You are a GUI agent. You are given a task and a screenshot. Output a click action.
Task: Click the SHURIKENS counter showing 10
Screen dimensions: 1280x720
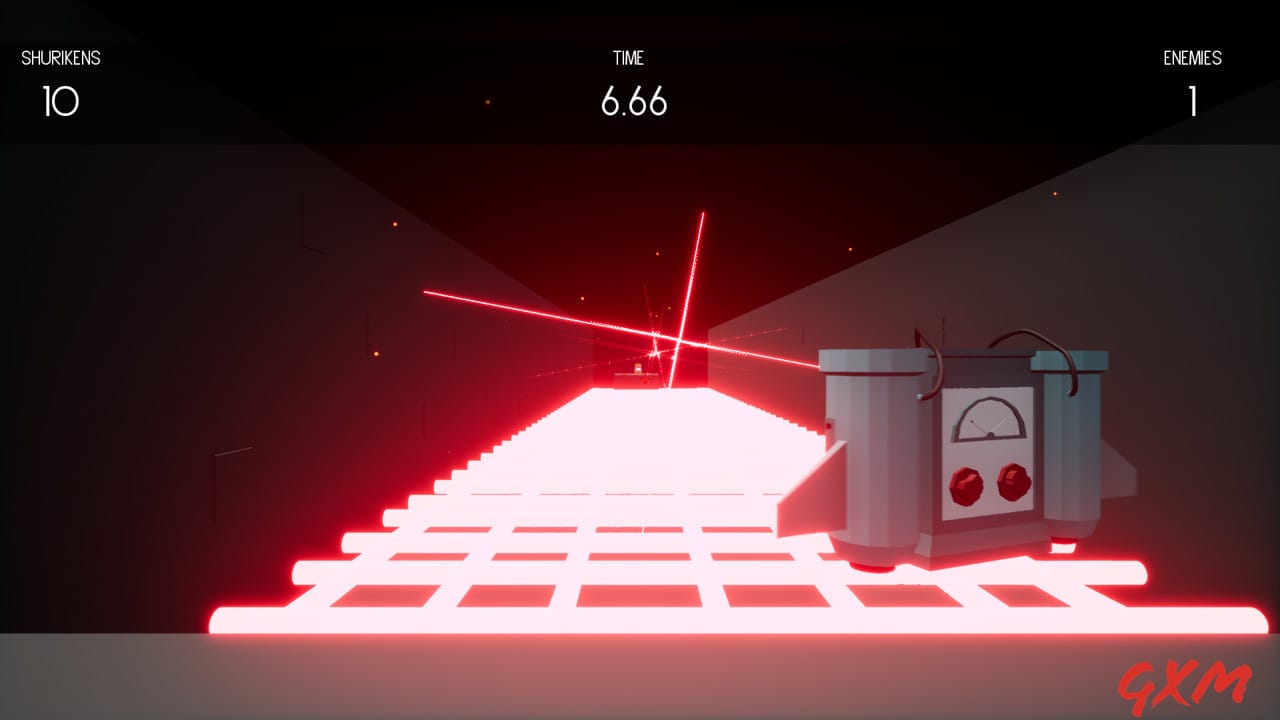[x=60, y=100]
